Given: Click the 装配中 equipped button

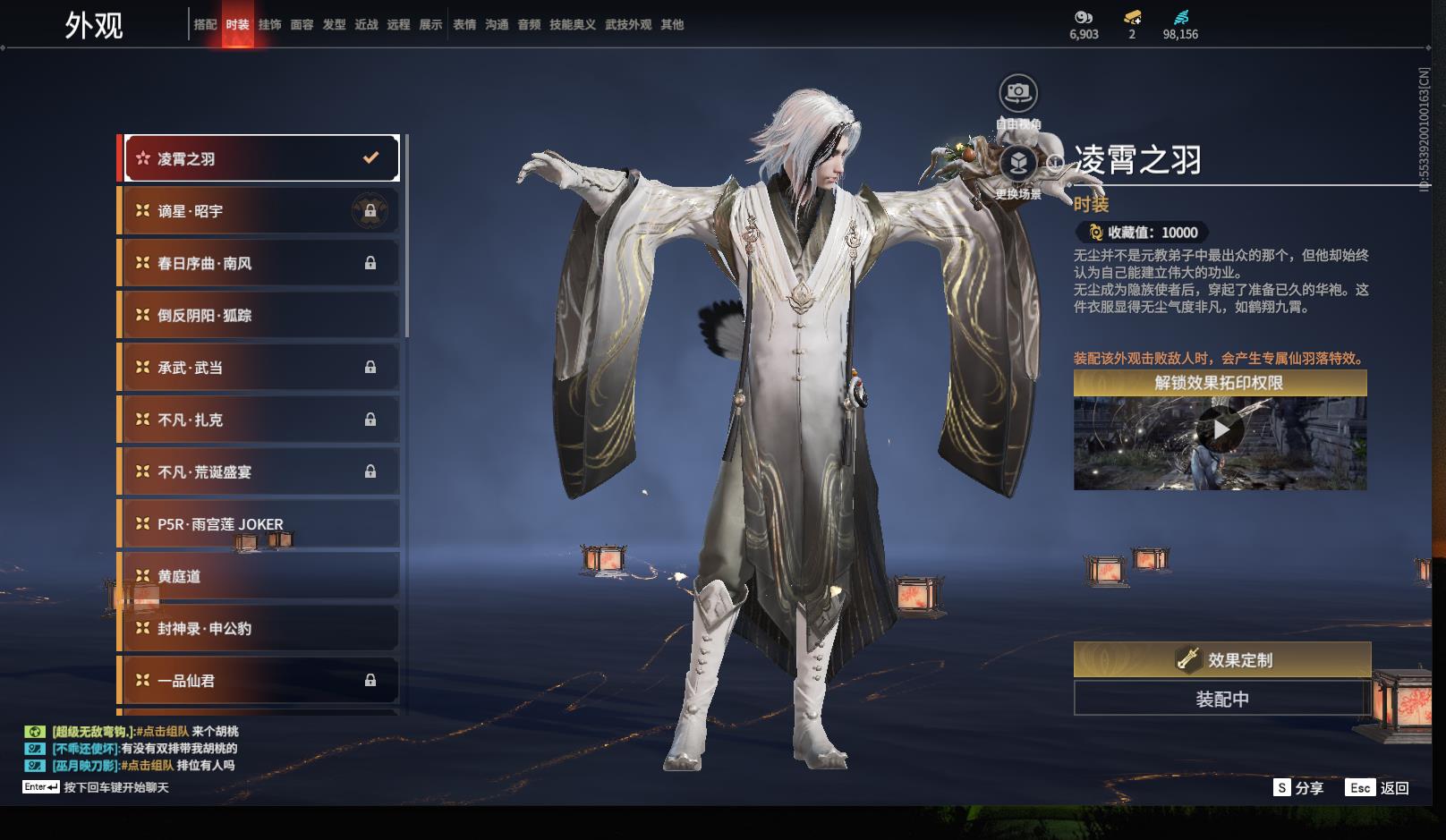Looking at the screenshot, I should click(x=1221, y=699).
